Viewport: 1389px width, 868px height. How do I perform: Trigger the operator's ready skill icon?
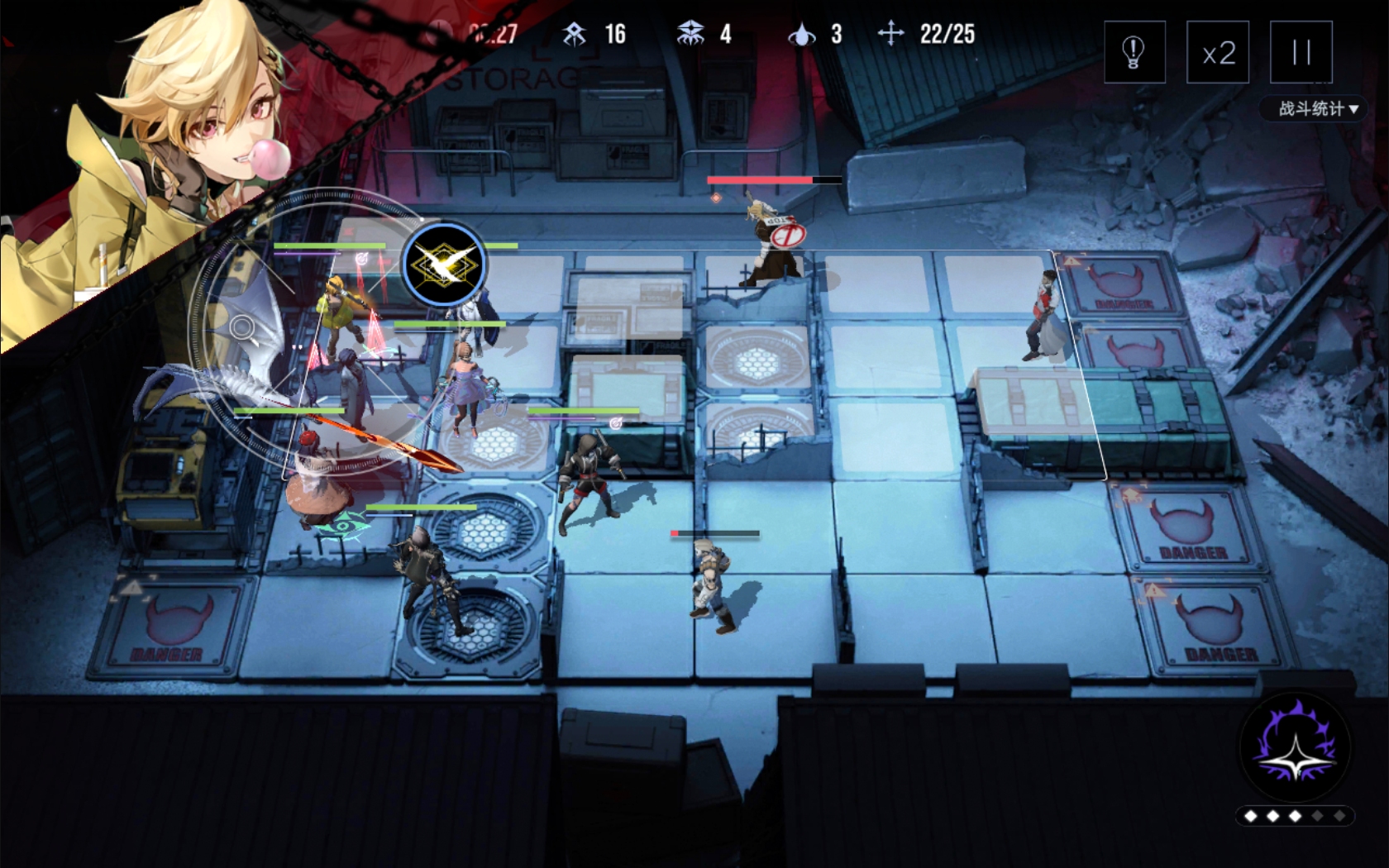(444, 265)
